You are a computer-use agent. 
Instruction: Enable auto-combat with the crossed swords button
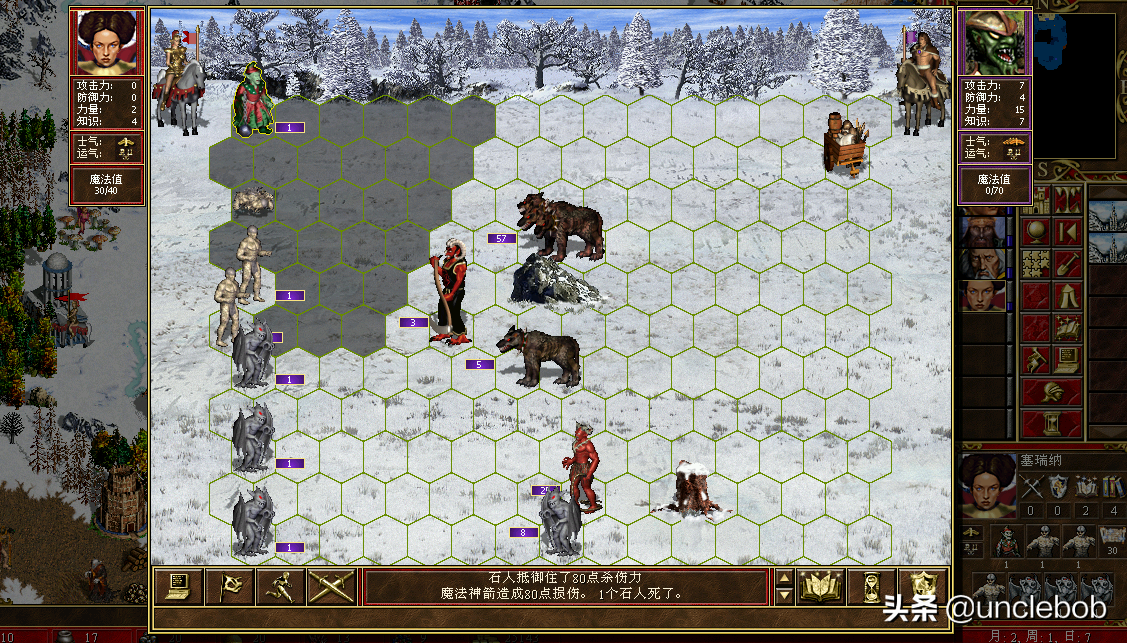(x=332, y=587)
